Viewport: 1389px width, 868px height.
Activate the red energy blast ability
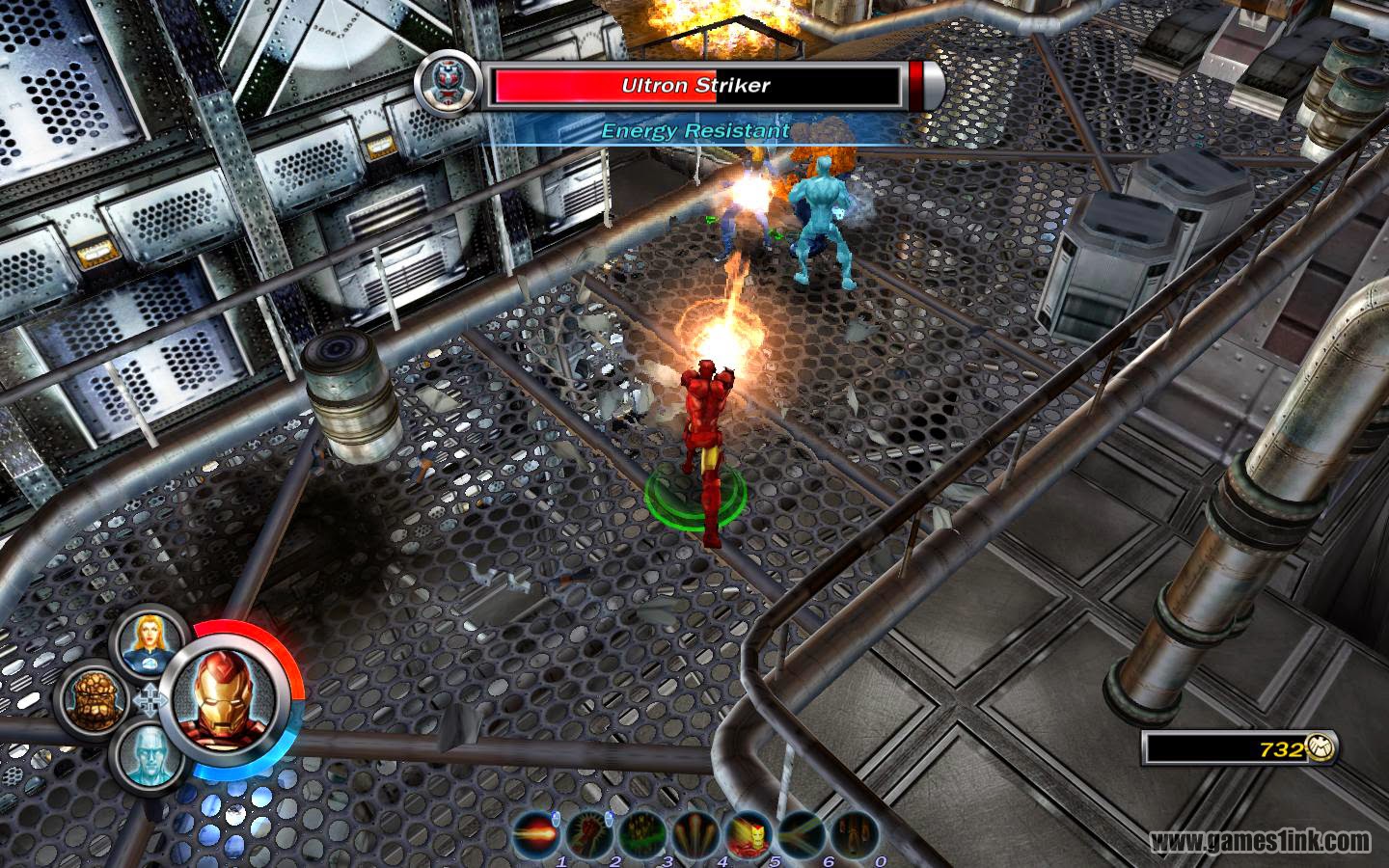click(x=535, y=832)
